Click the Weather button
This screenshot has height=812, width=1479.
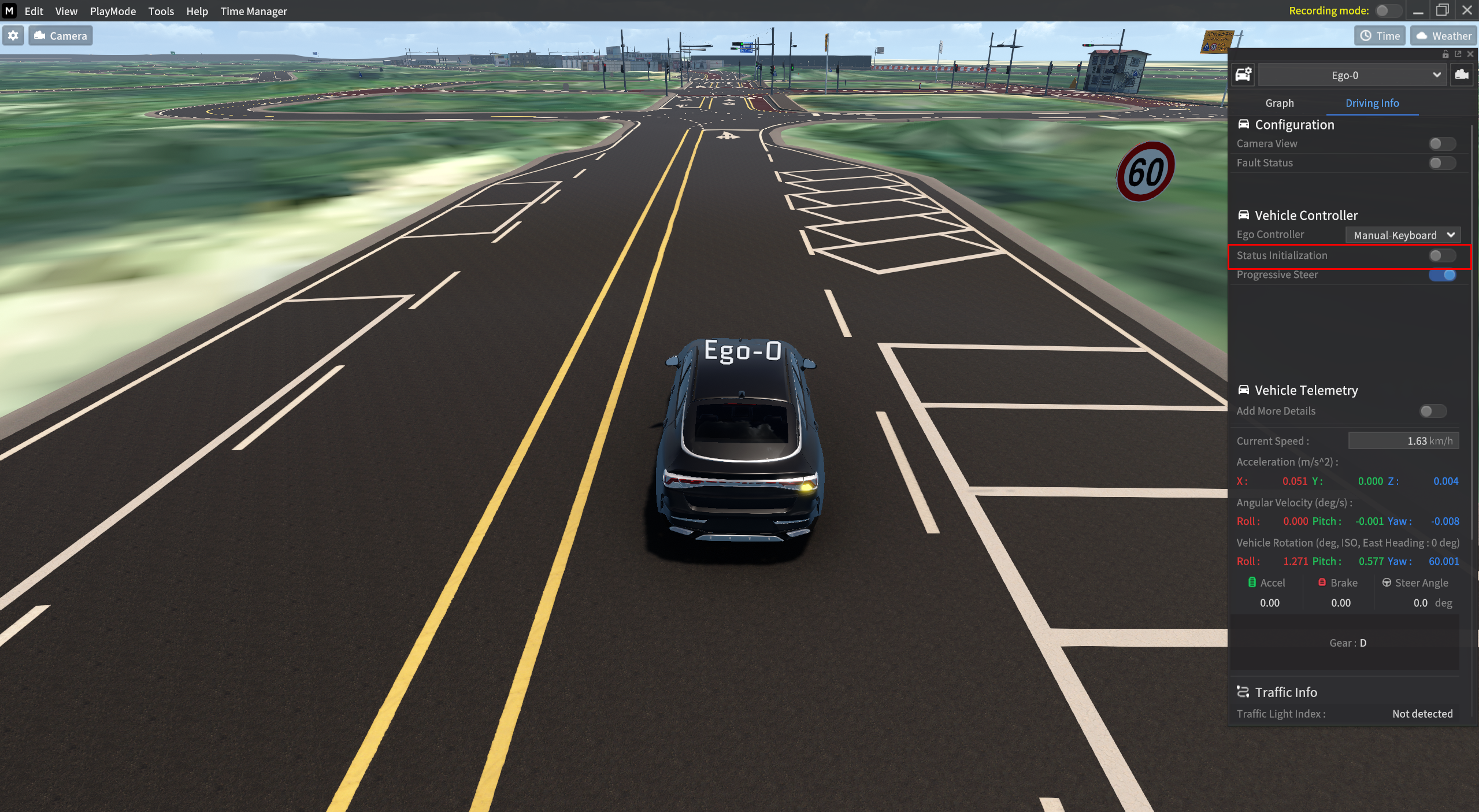click(1443, 35)
